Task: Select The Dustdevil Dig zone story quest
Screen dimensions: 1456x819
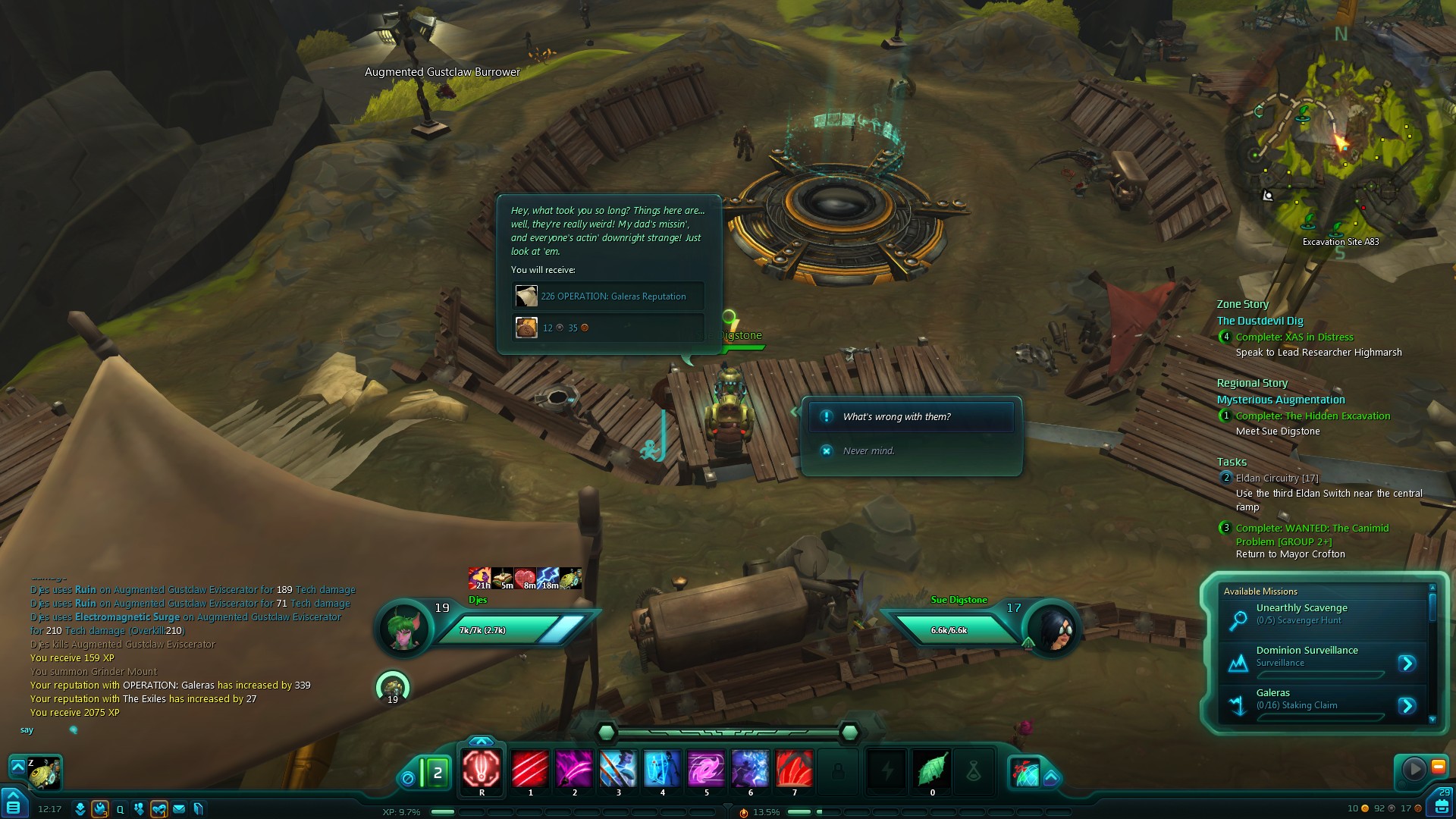Action: tap(1260, 321)
